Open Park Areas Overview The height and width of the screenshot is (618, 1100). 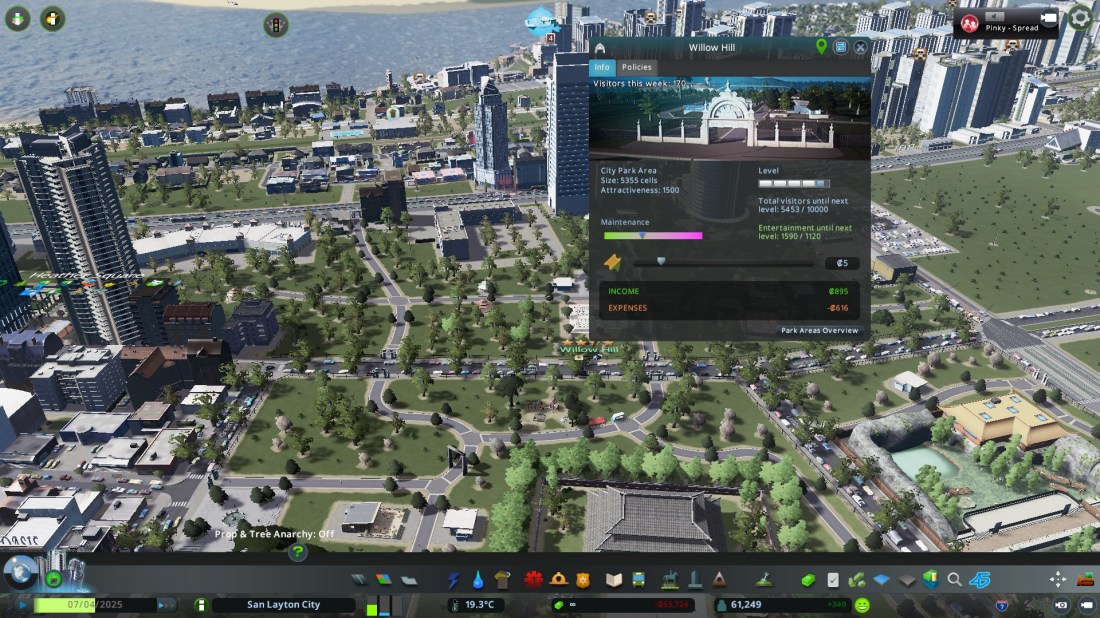(x=819, y=330)
